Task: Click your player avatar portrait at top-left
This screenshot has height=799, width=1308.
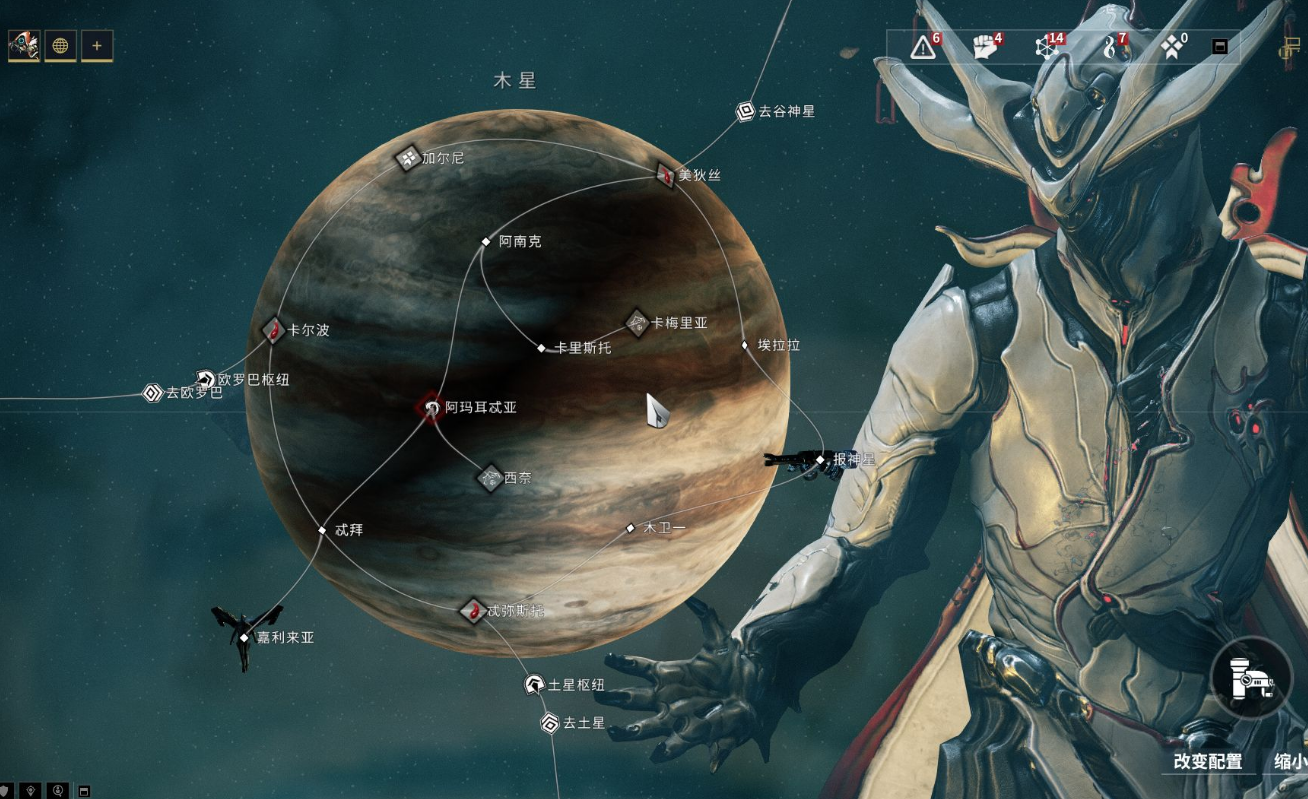Action: point(23,45)
